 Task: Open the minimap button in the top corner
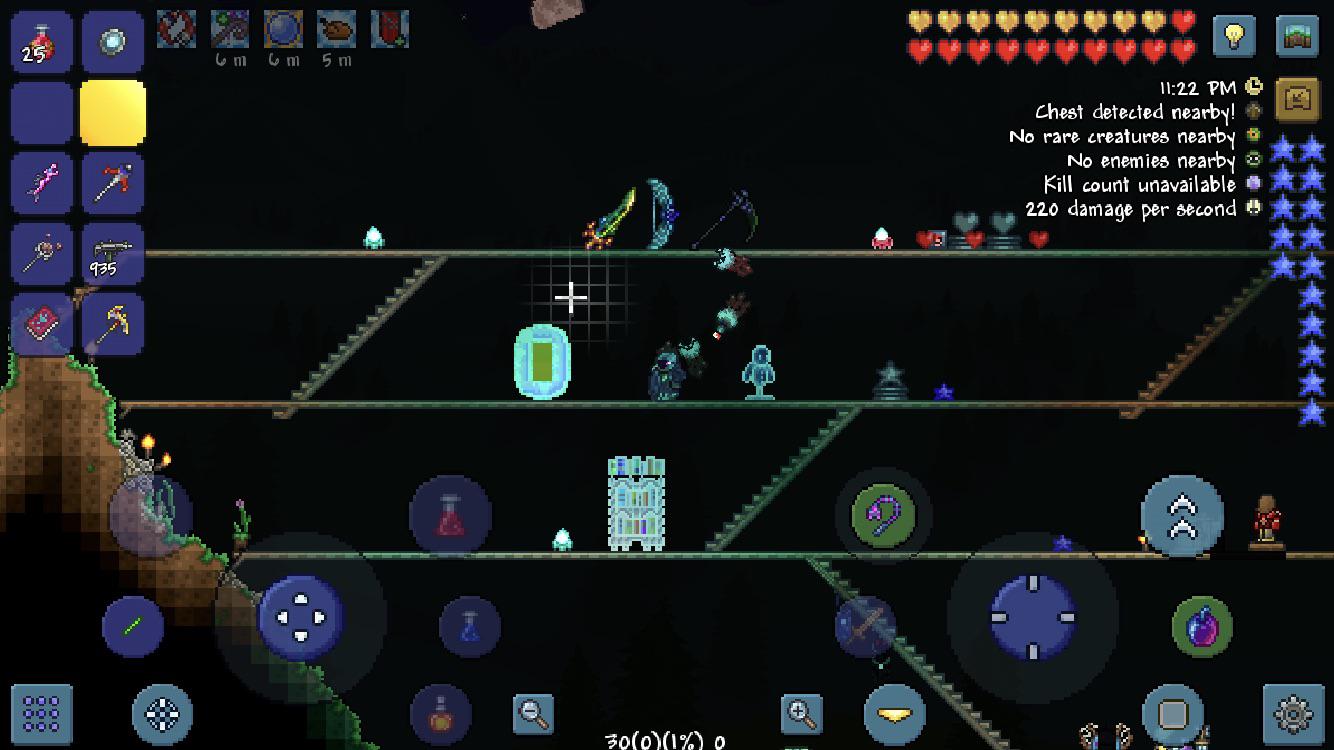tap(1297, 36)
